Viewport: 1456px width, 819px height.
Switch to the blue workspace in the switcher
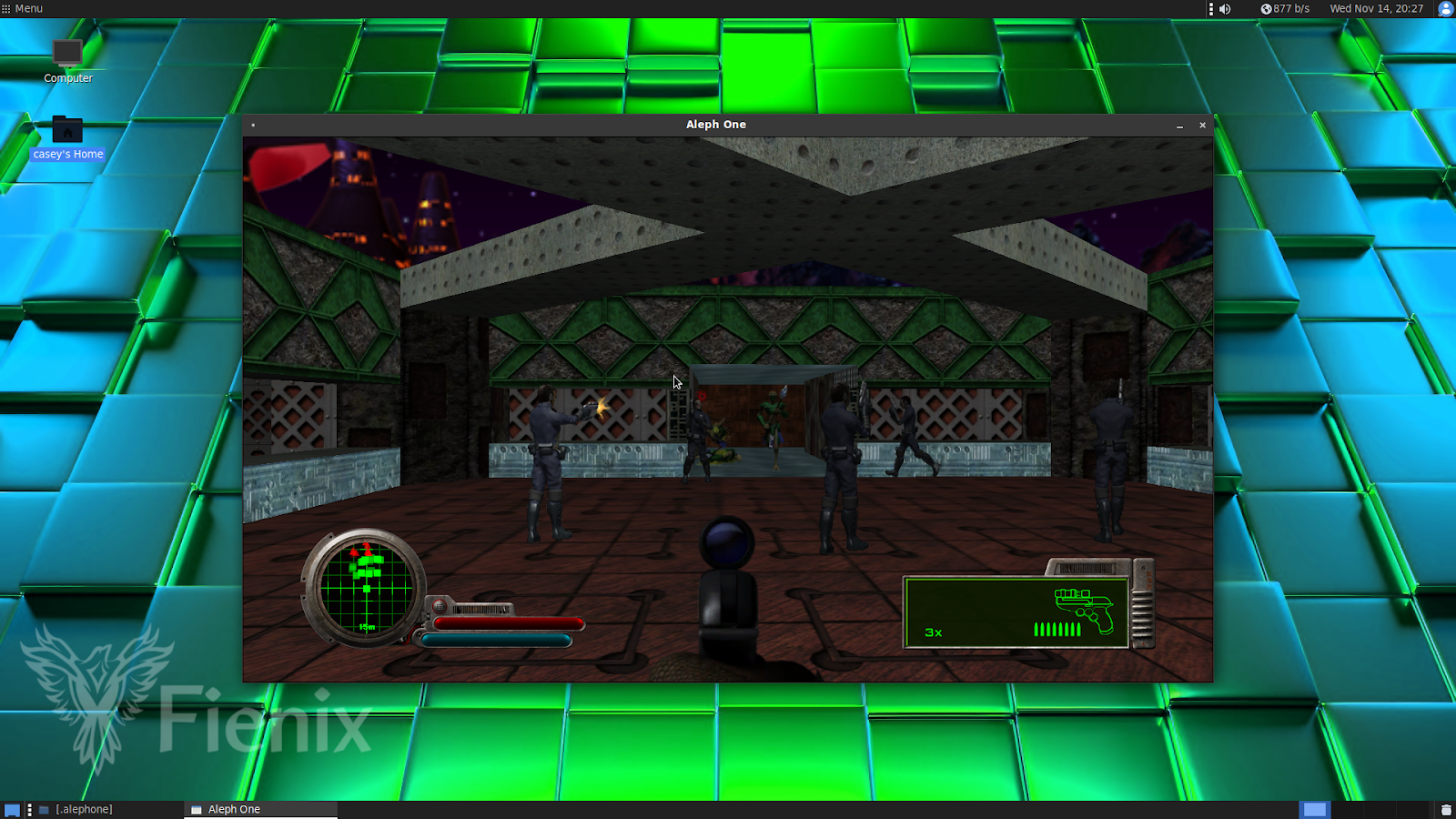point(1313,809)
